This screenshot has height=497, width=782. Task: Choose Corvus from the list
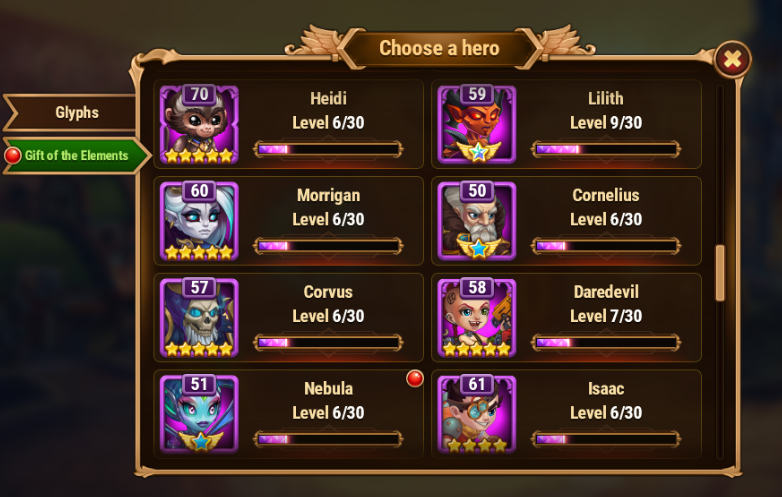(288, 317)
